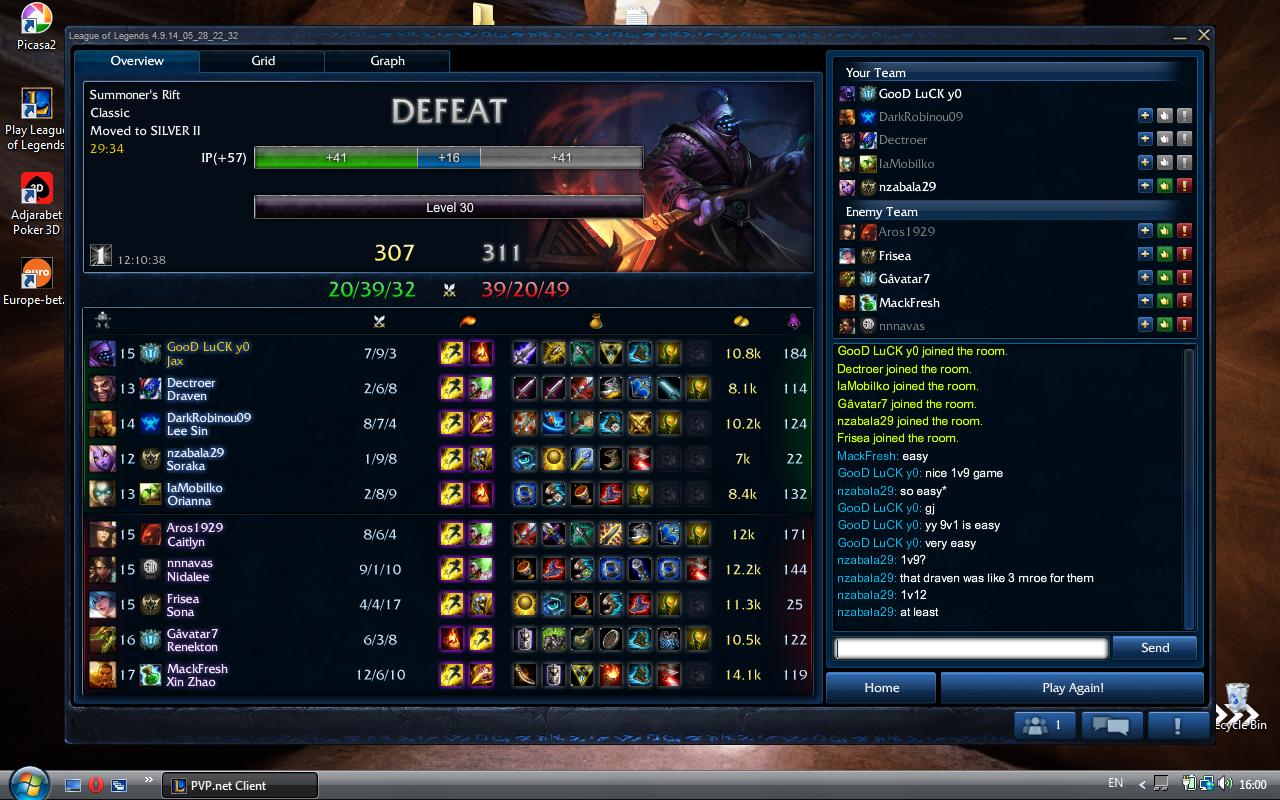Close the post-game window

point(1204,35)
